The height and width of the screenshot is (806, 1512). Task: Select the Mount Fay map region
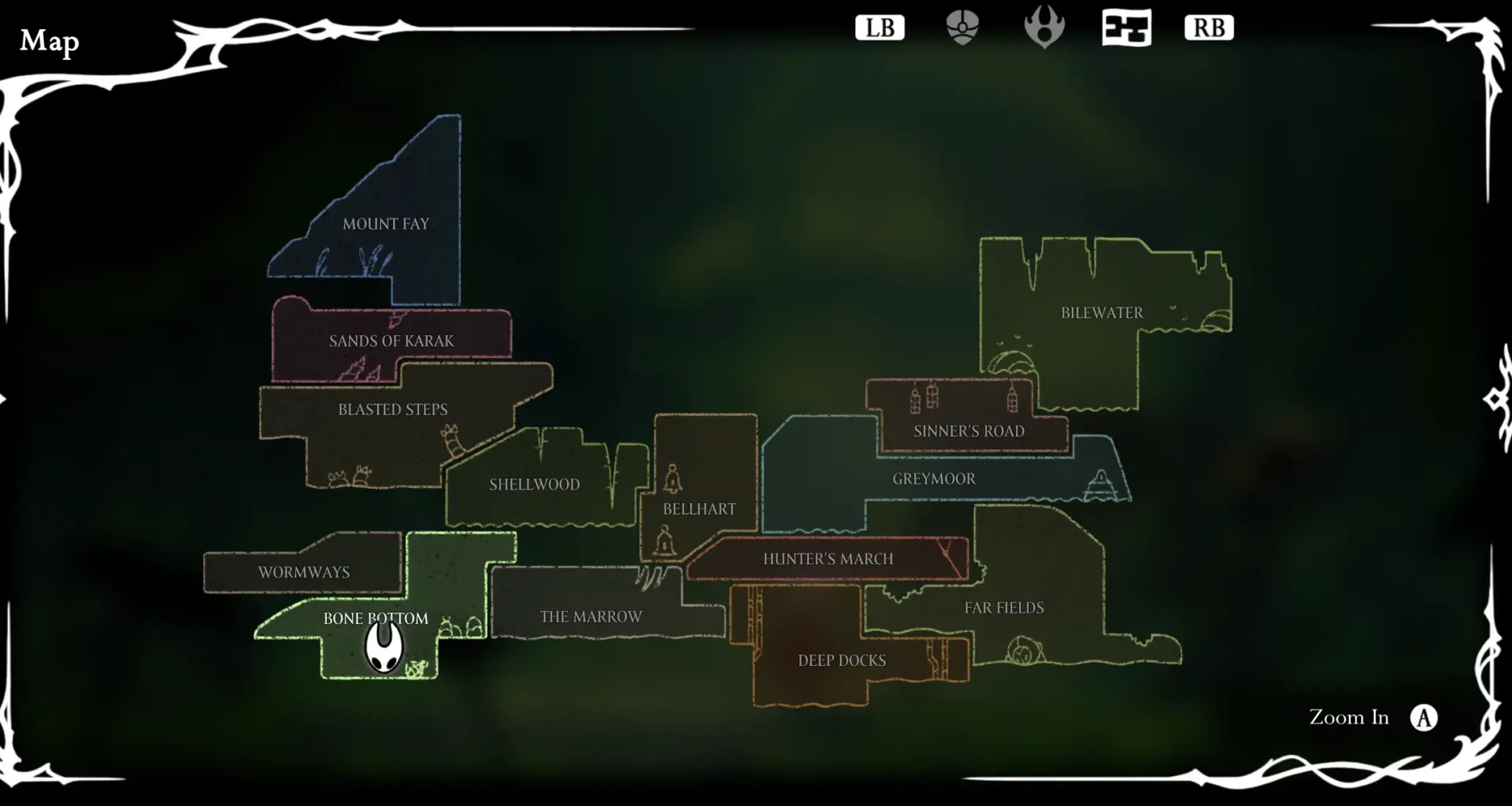(386, 224)
